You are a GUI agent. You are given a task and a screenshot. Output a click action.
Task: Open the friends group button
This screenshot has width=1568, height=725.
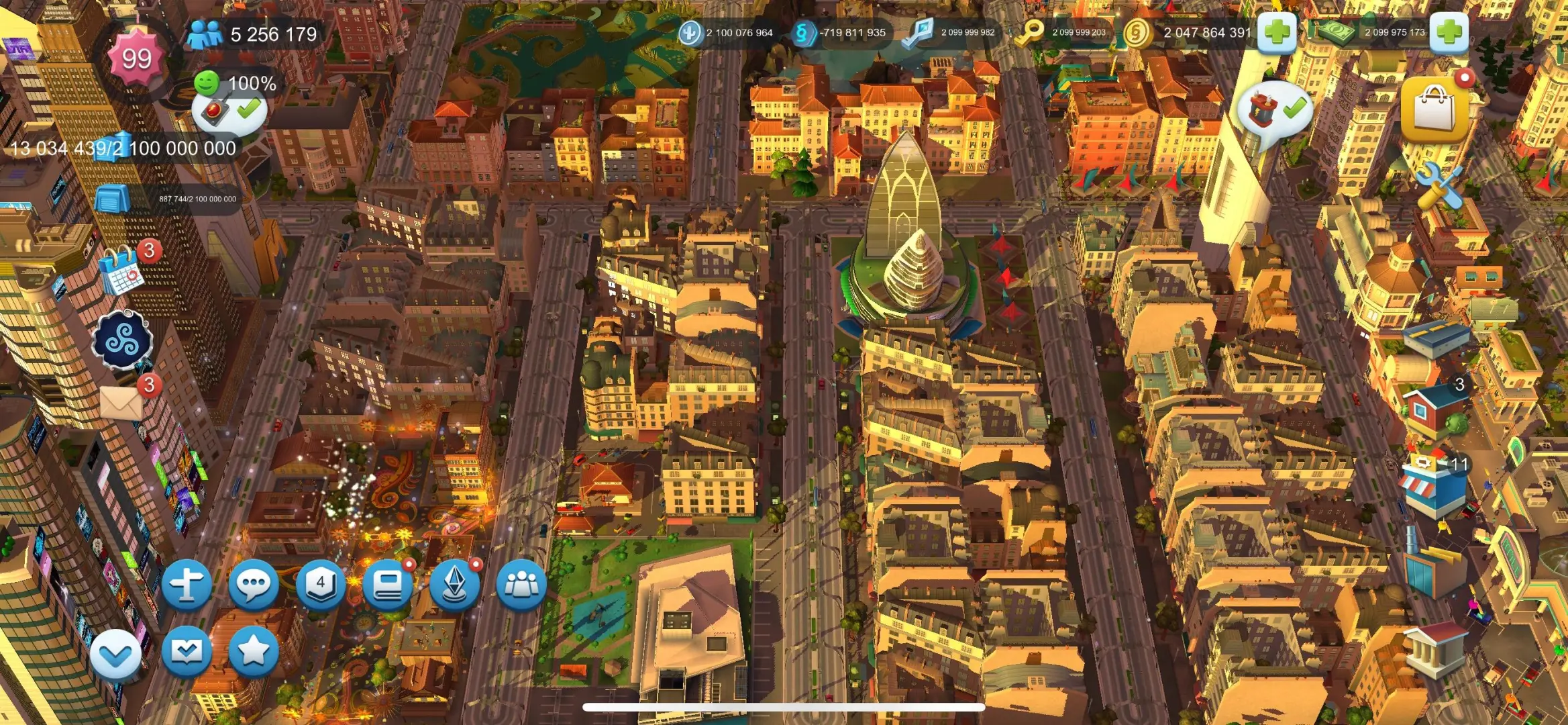[521, 585]
